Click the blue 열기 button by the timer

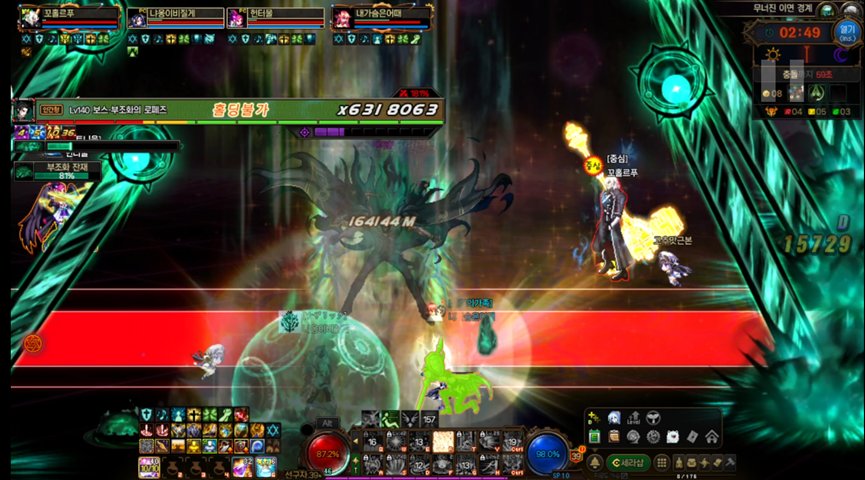(847, 31)
